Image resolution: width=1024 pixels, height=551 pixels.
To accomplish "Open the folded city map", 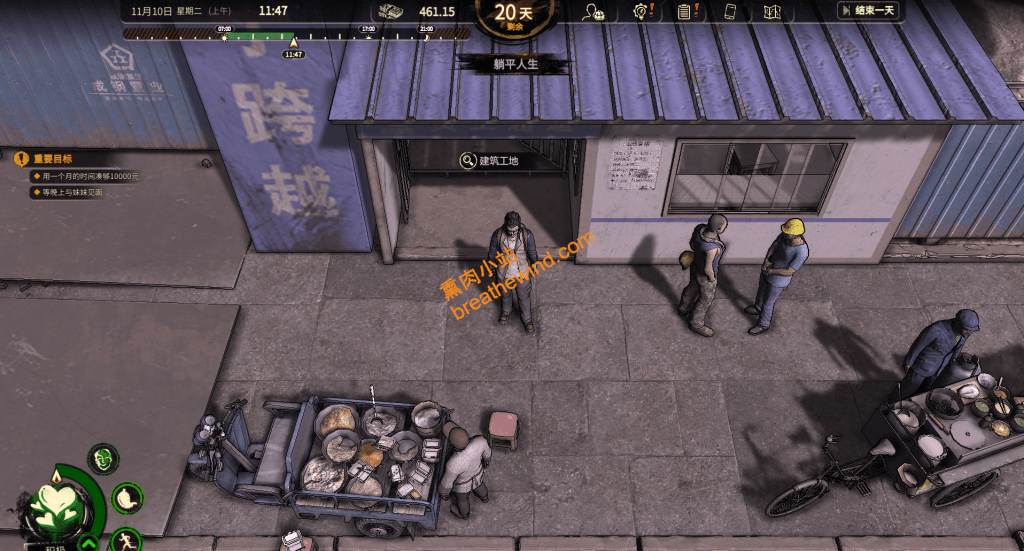I will [x=771, y=12].
